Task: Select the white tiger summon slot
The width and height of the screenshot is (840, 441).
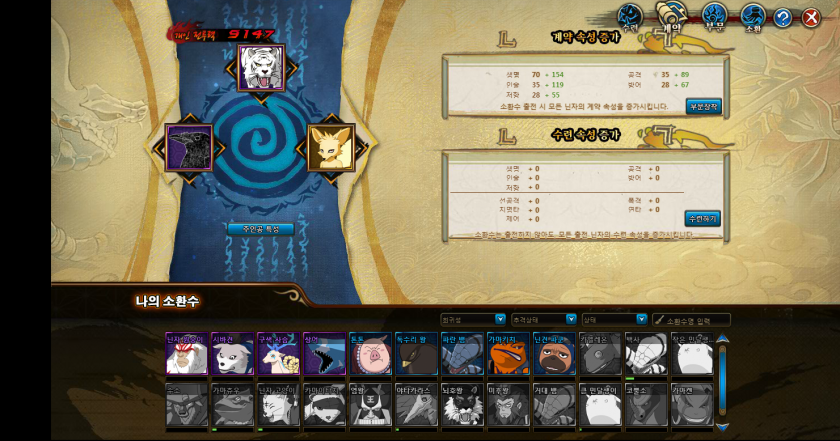Action: click(262, 65)
